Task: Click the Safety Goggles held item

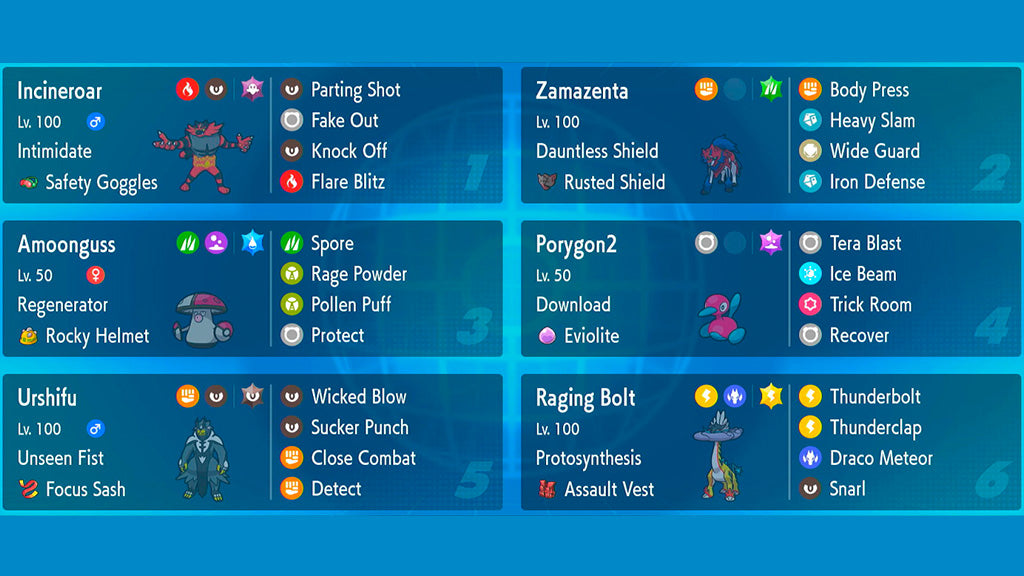Action: [x=100, y=183]
